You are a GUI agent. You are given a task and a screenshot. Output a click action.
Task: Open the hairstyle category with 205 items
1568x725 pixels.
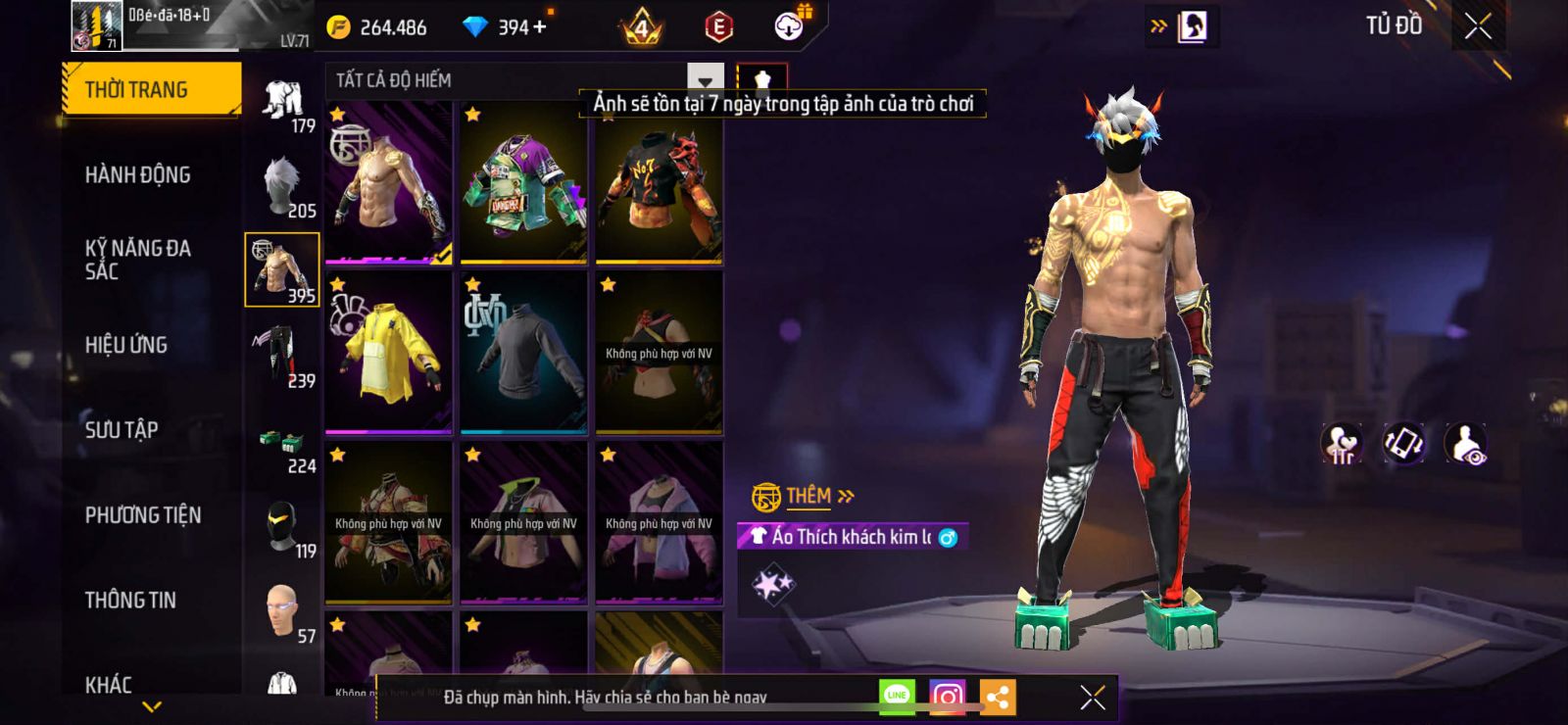tap(282, 186)
